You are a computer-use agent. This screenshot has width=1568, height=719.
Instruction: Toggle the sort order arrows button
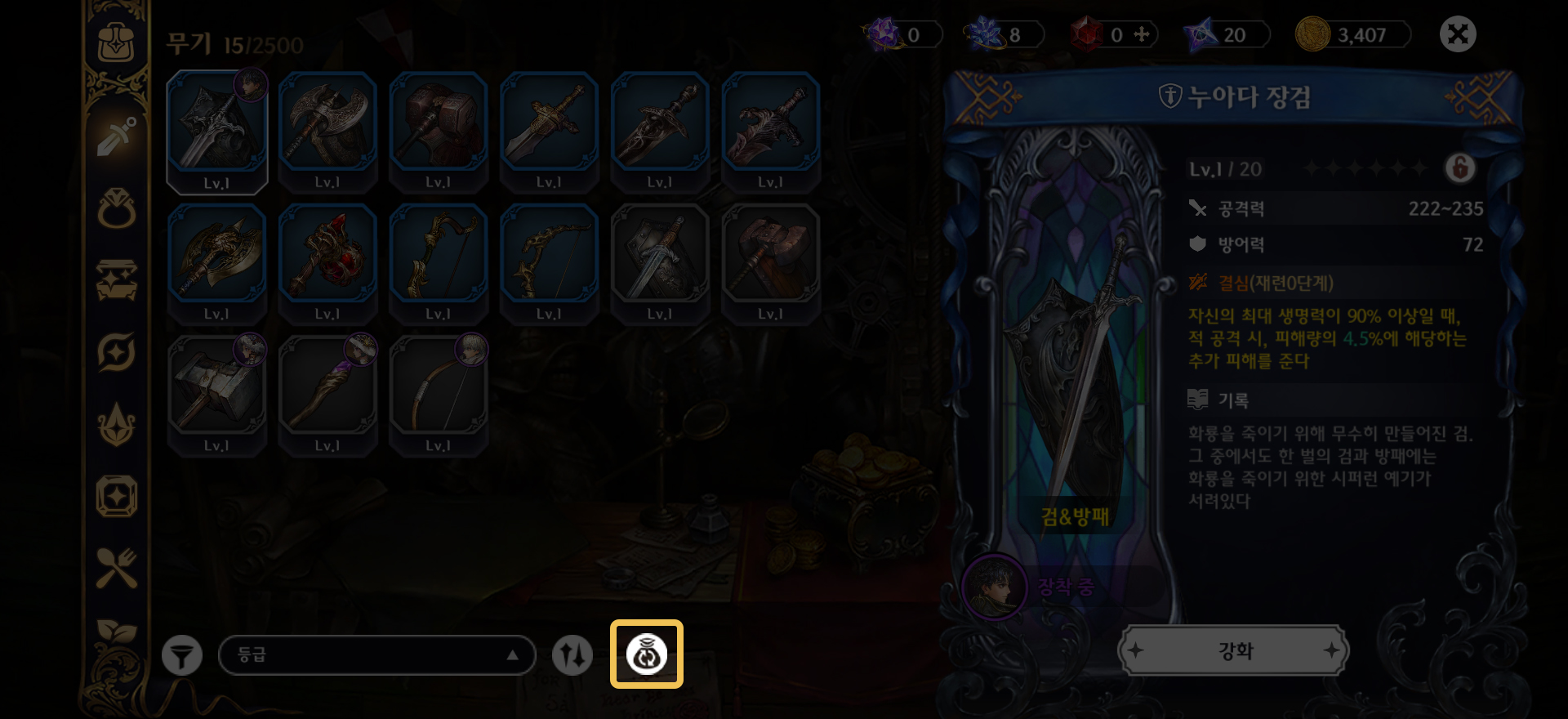[x=572, y=655]
